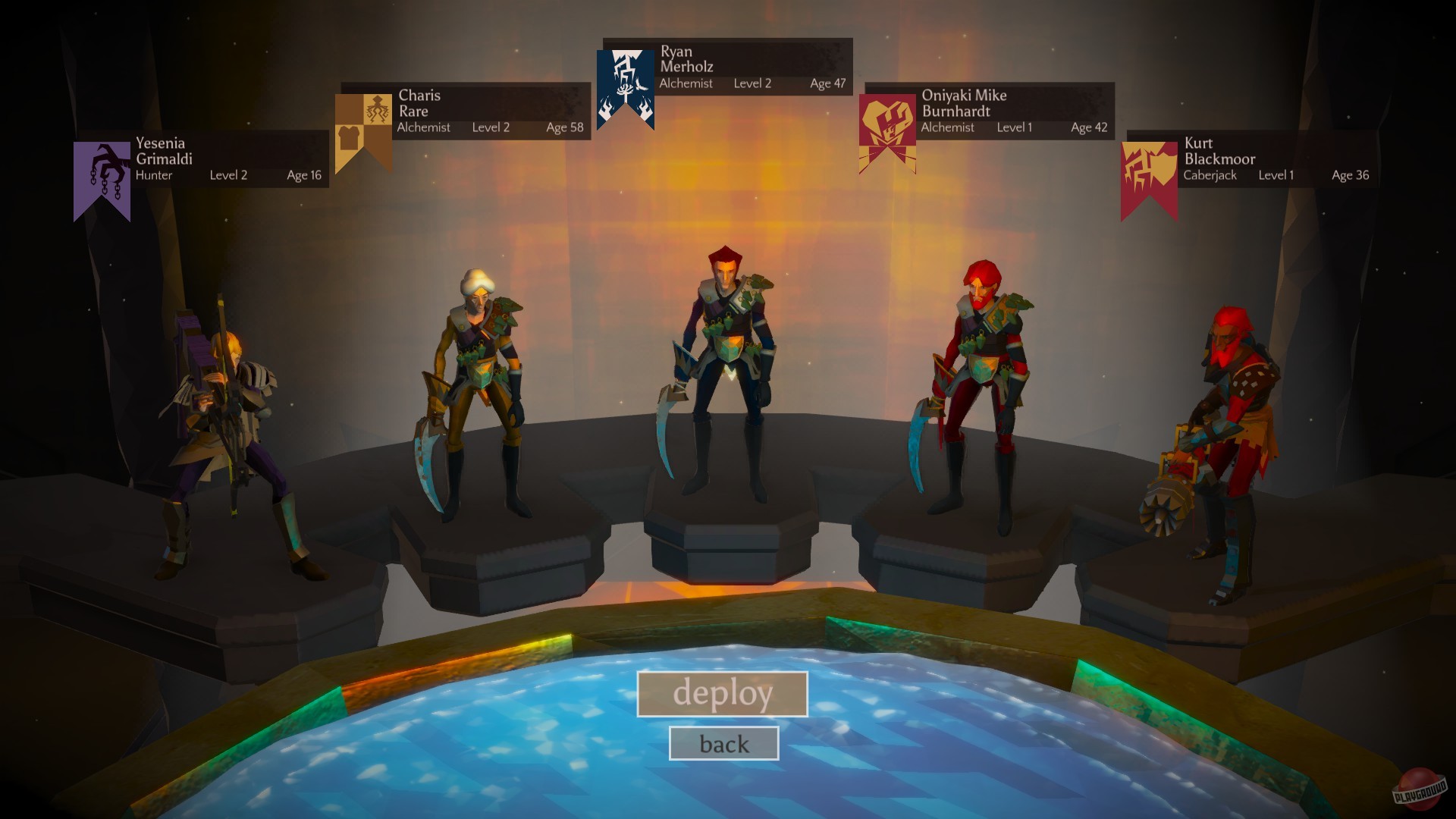Select the Level 2 label under Ryan Merholz

pos(752,84)
